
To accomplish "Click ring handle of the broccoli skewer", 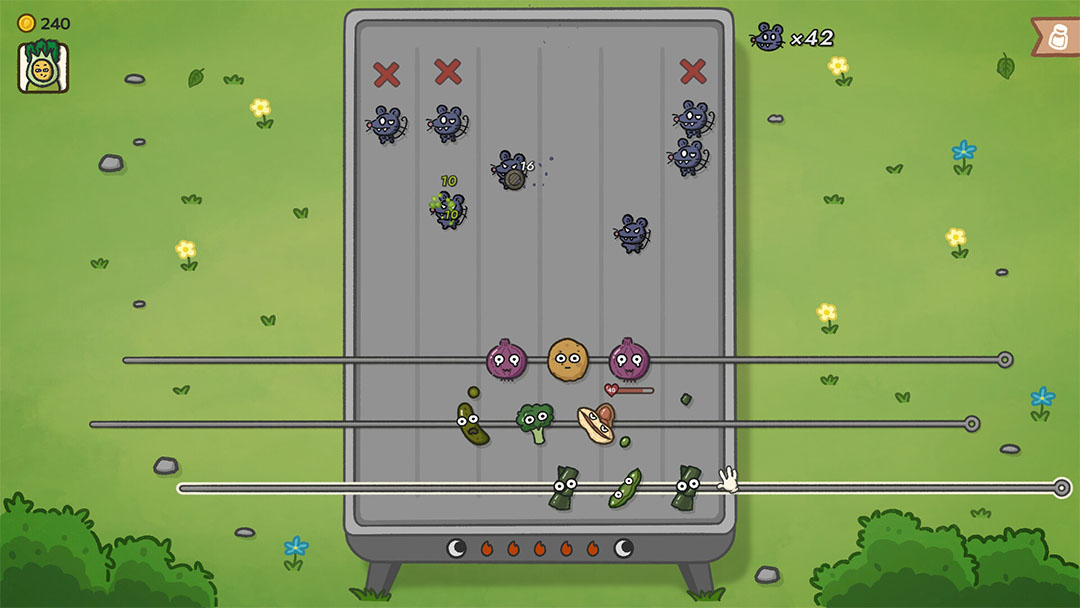I will [x=971, y=424].
